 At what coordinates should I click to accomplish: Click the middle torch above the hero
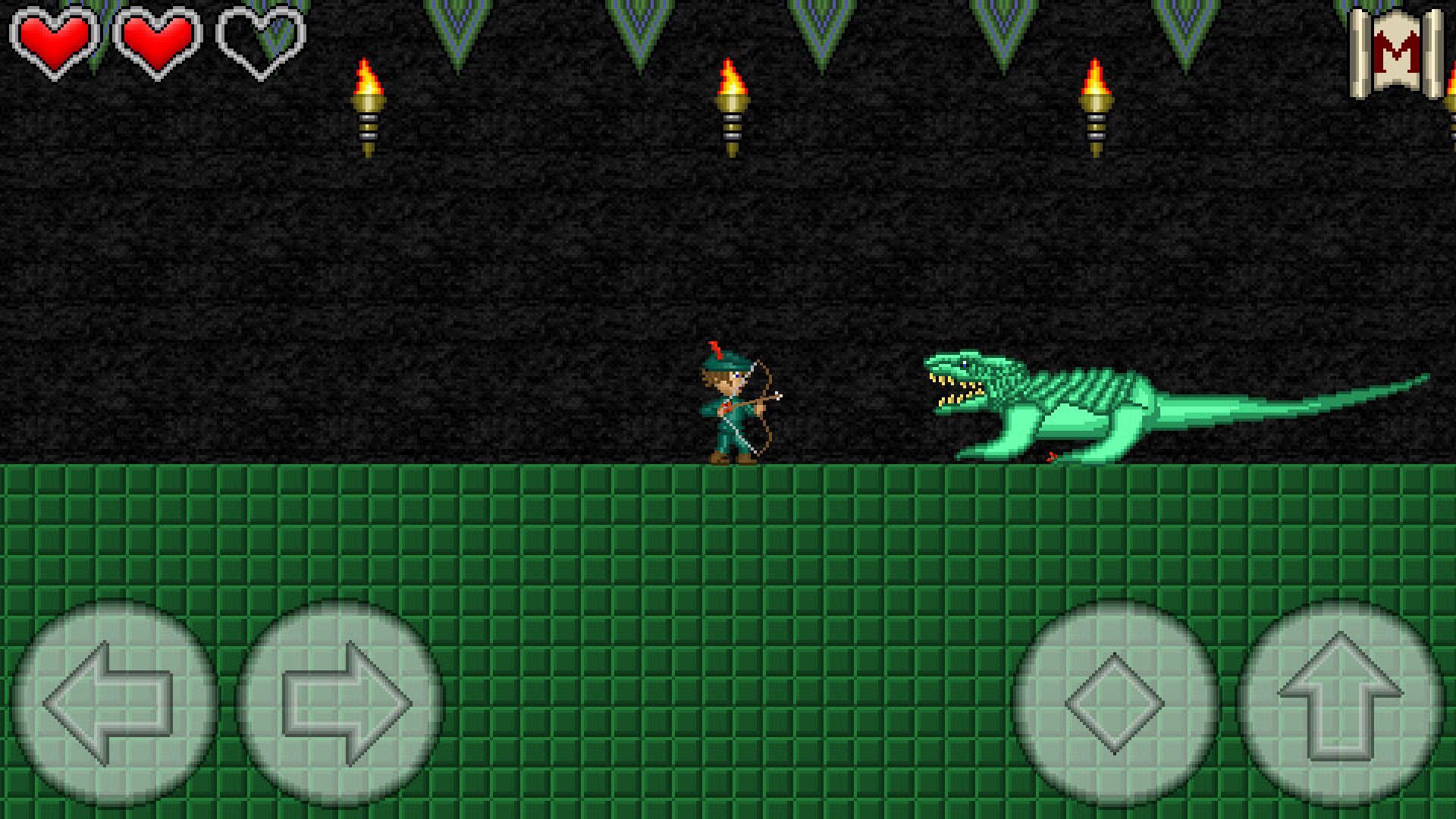click(x=730, y=106)
